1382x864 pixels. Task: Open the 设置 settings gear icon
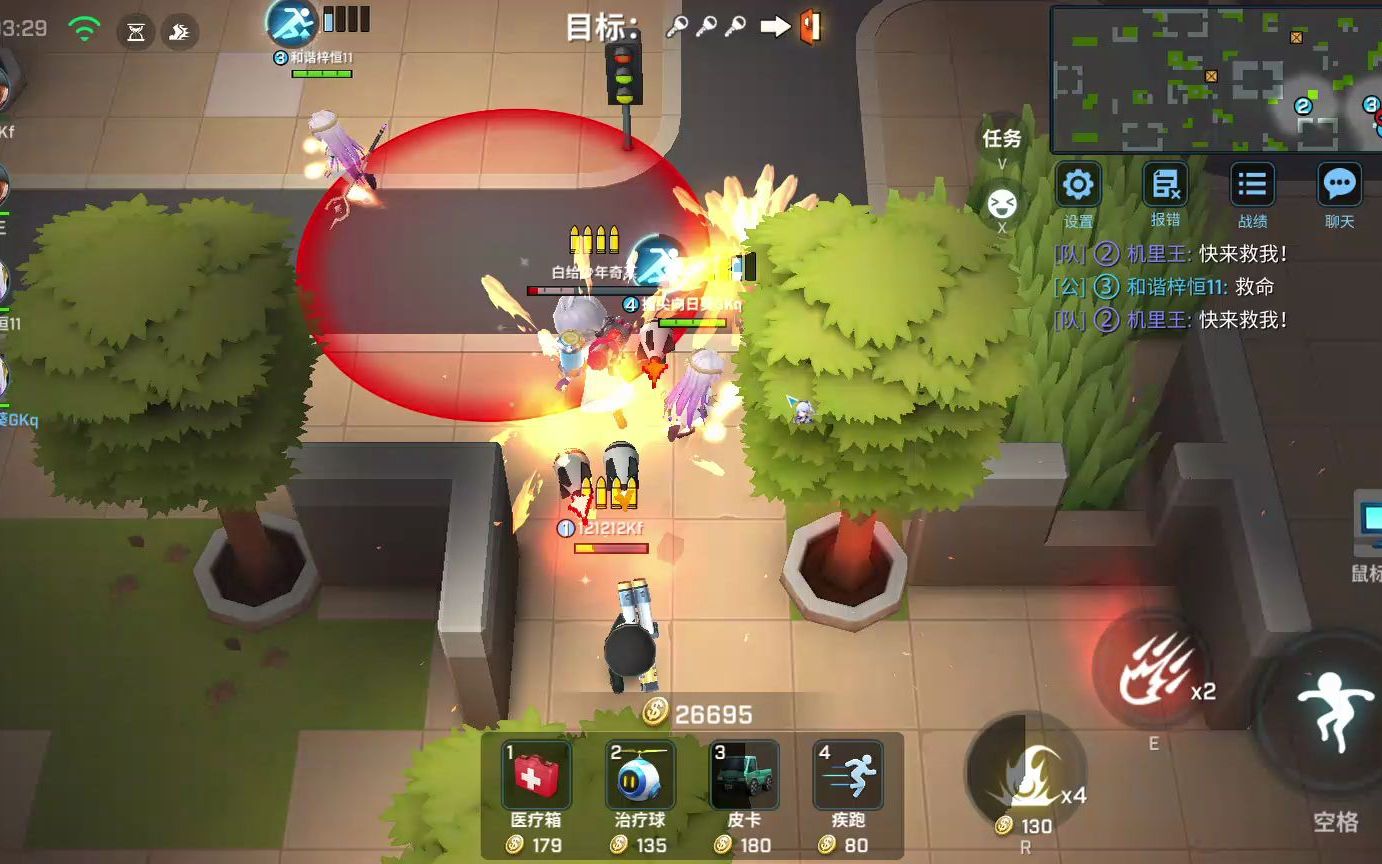[1078, 186]
